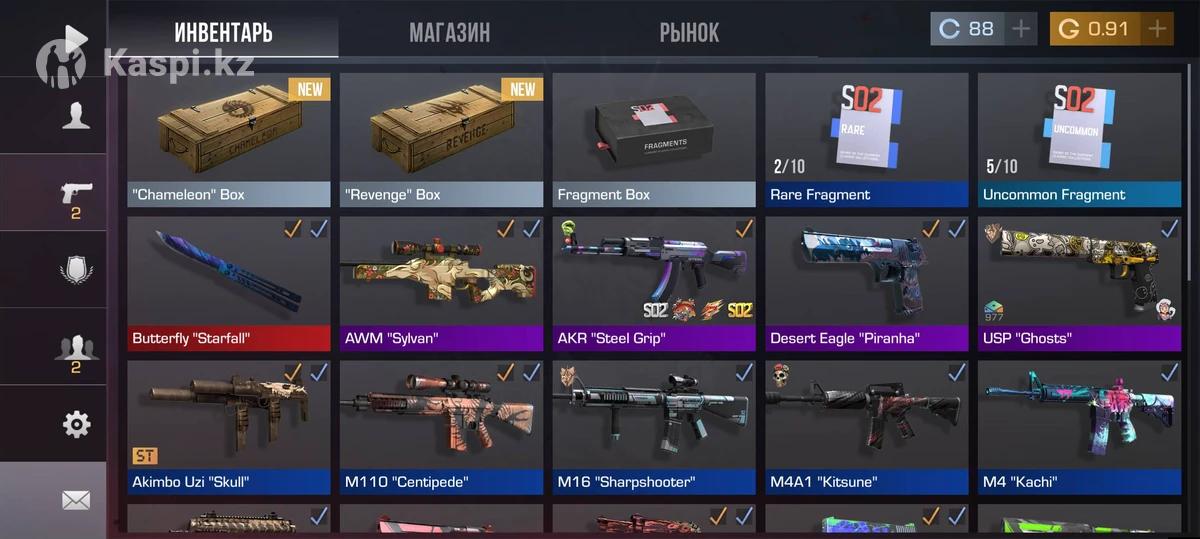
Task: Pick the Akimbo Uzi "Skull" skin
Action: click(229, 426)
